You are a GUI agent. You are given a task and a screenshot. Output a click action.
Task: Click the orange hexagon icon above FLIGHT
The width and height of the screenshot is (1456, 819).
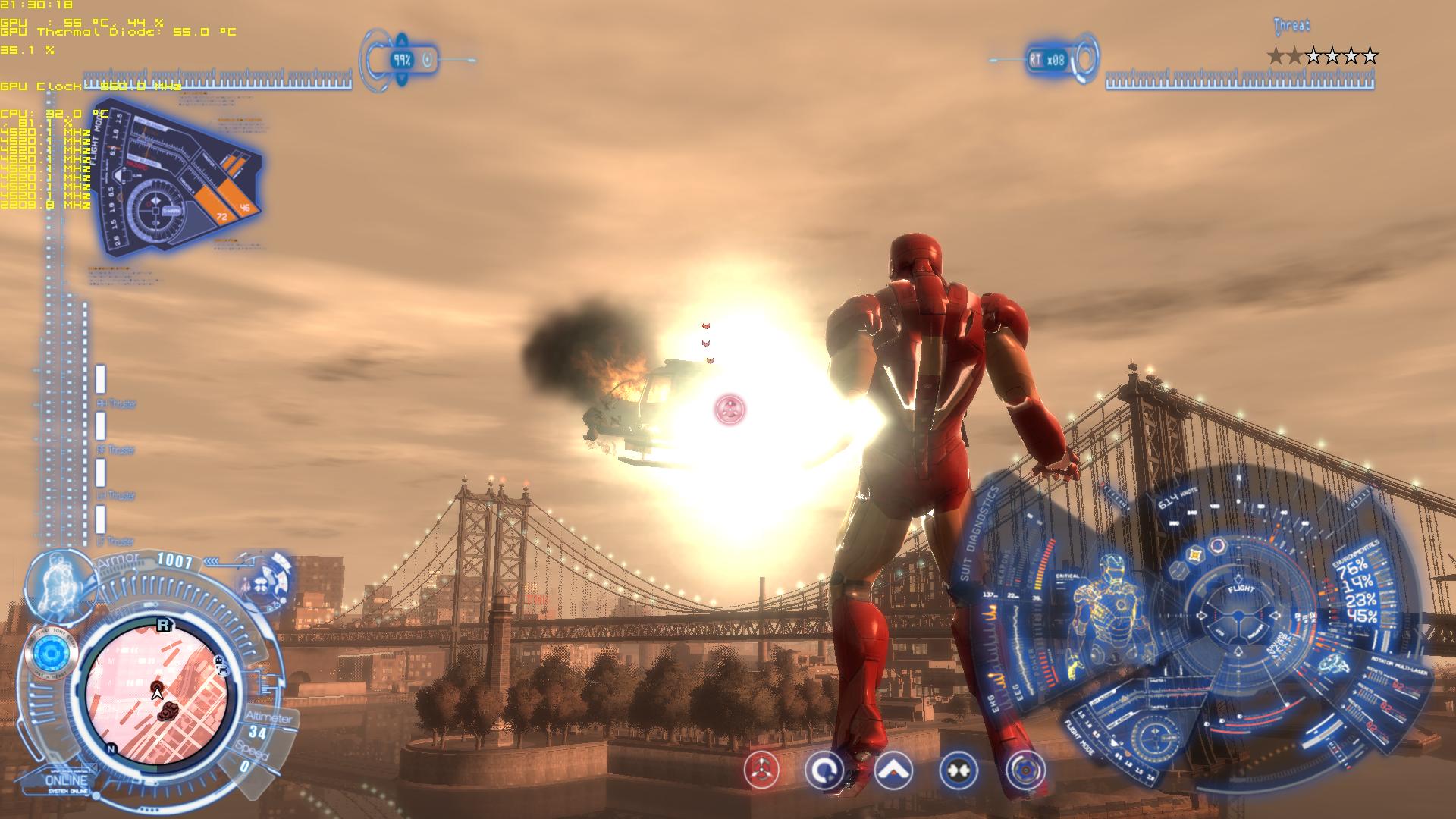tap(1196, 555)
